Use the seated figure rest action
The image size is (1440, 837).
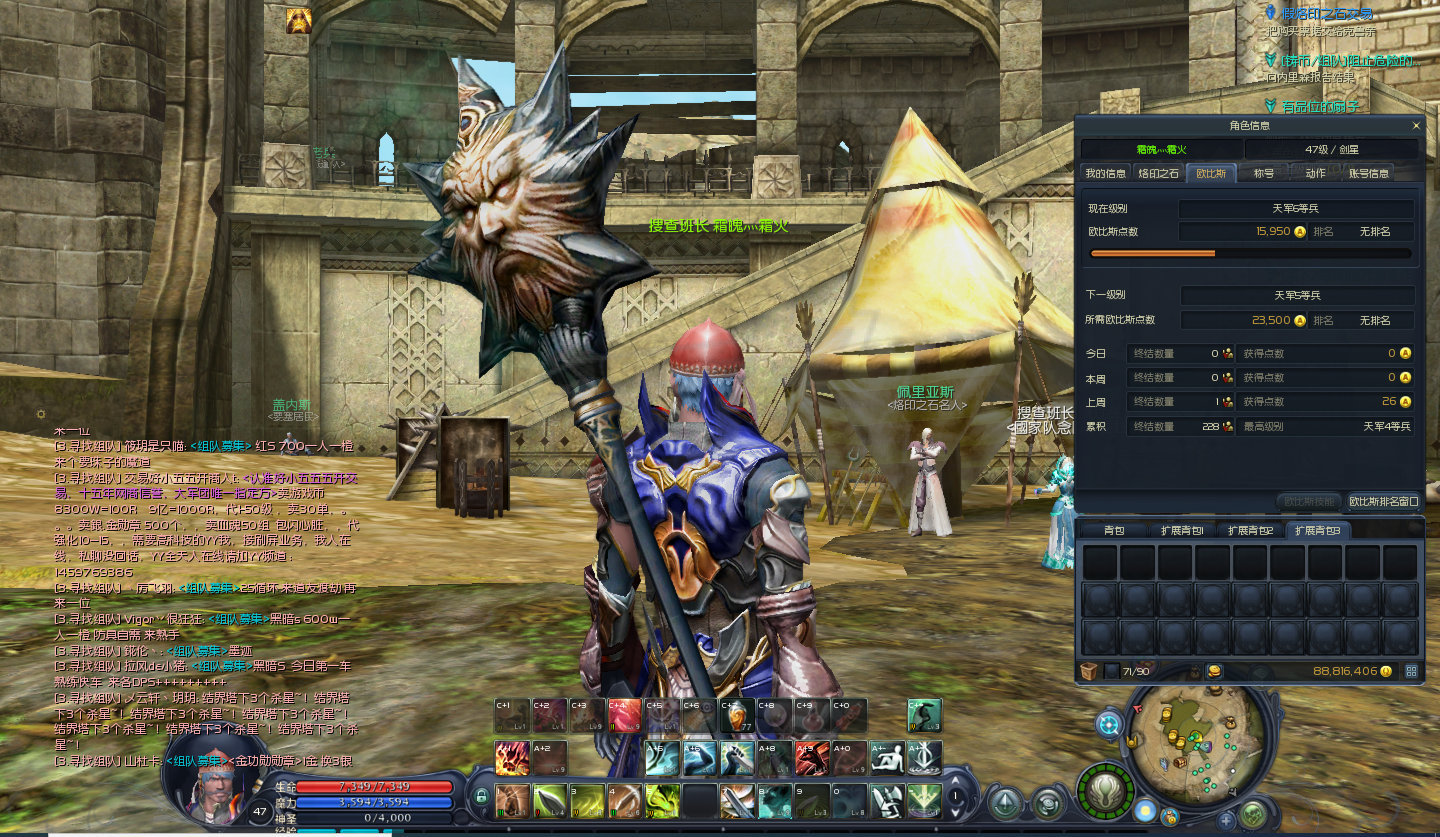tap(886, 758)
